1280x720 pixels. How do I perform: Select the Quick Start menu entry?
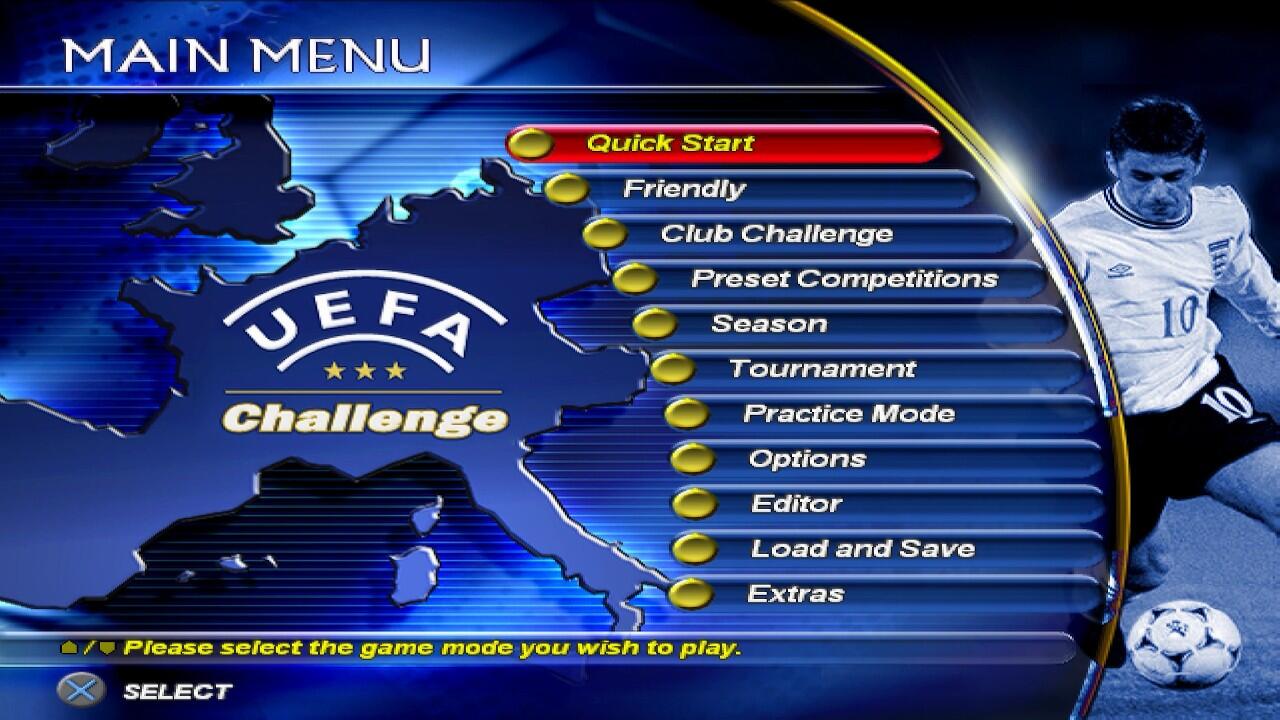pyautogui.click(x=670, y=143)
